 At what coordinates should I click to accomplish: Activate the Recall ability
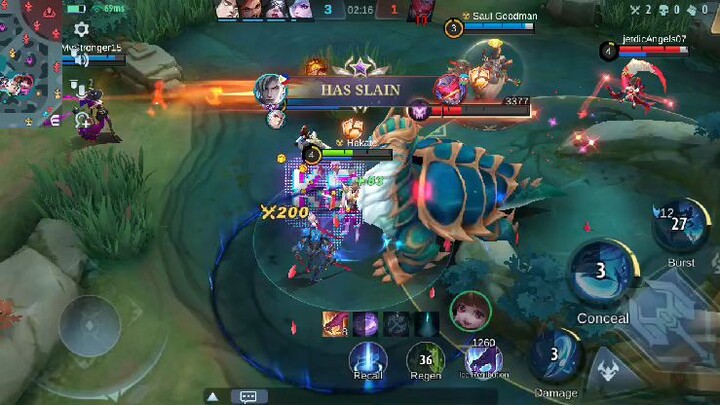(367, 359)
